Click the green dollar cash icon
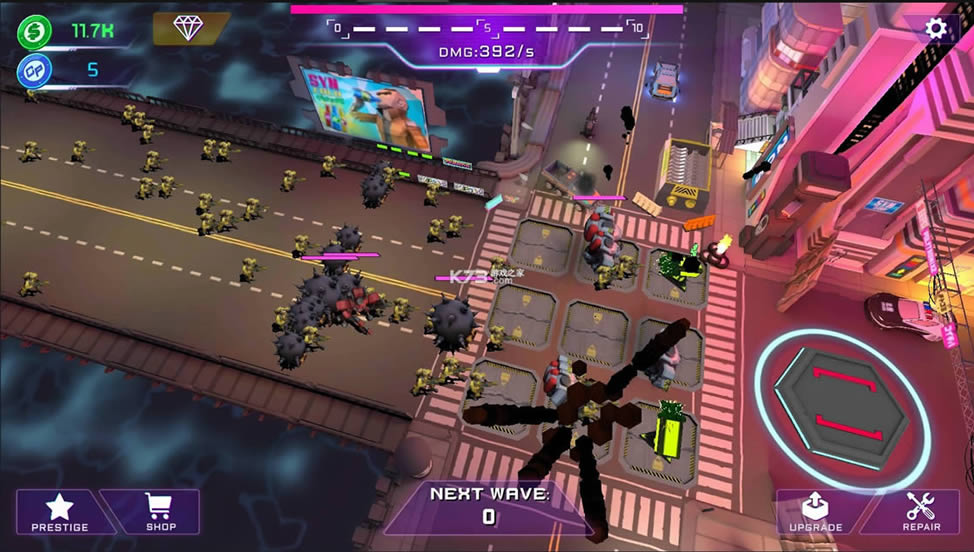 coord(33,31)
